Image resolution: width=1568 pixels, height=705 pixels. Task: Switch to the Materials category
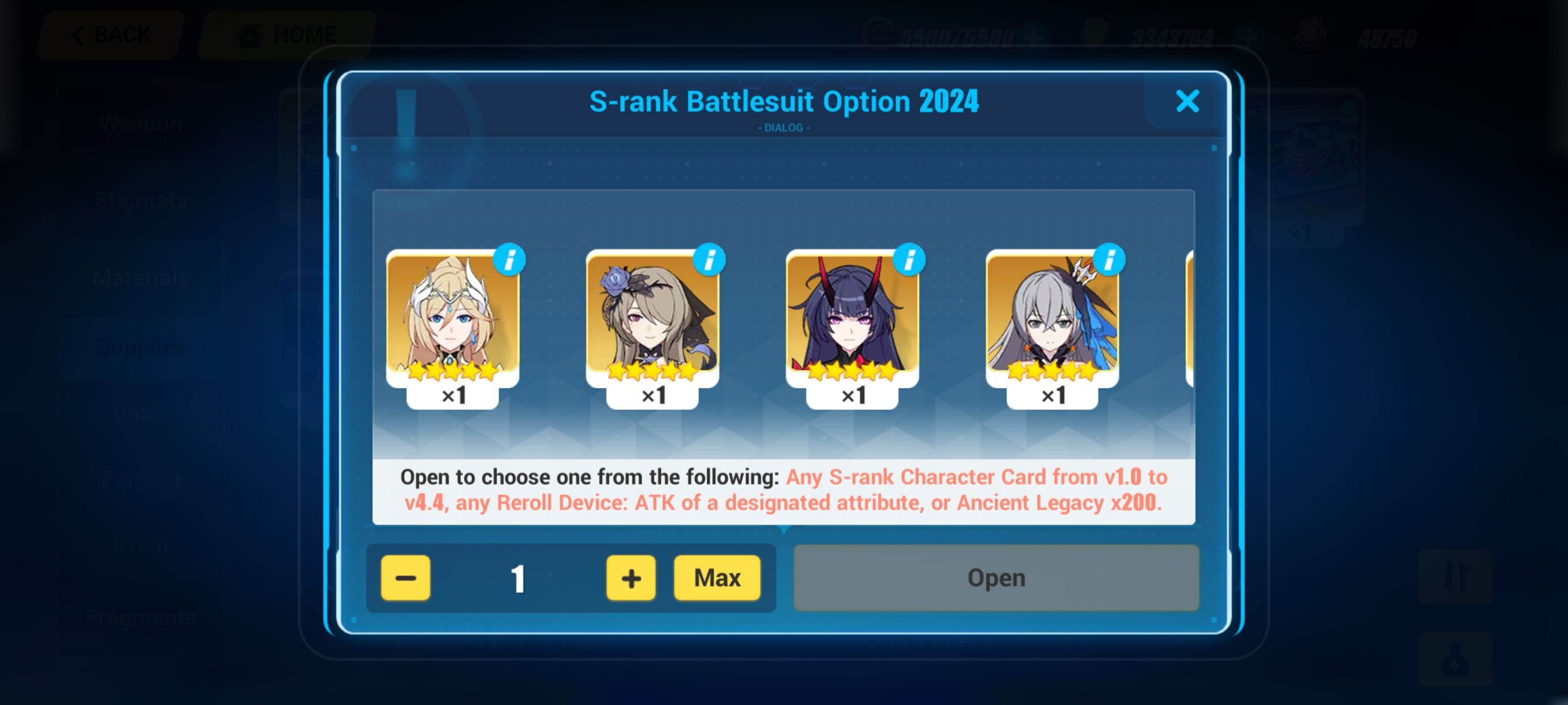pyautogui.click(x=141, y=277)
